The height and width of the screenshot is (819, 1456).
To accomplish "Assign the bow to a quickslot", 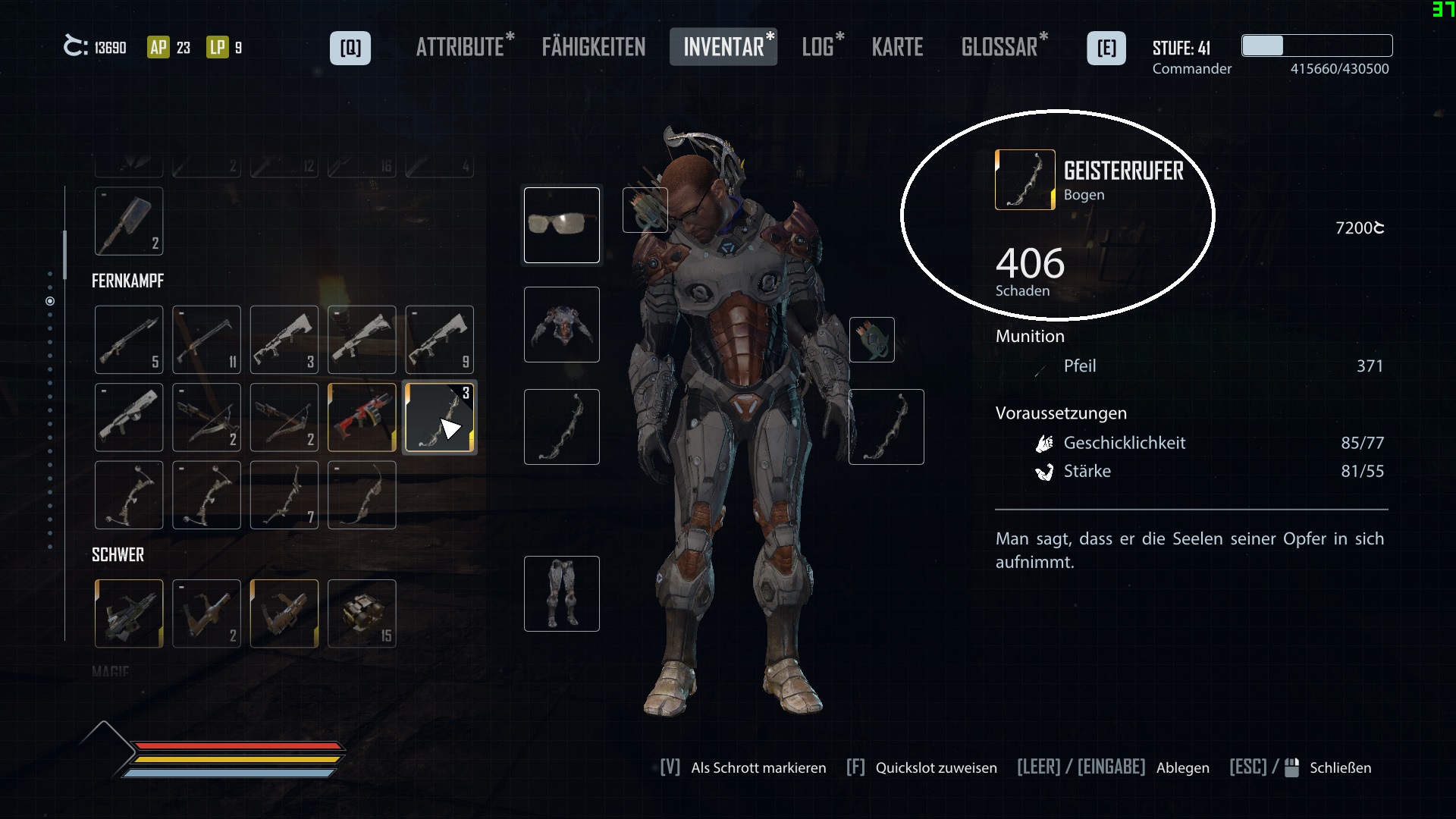I will [x=936, y=767].
